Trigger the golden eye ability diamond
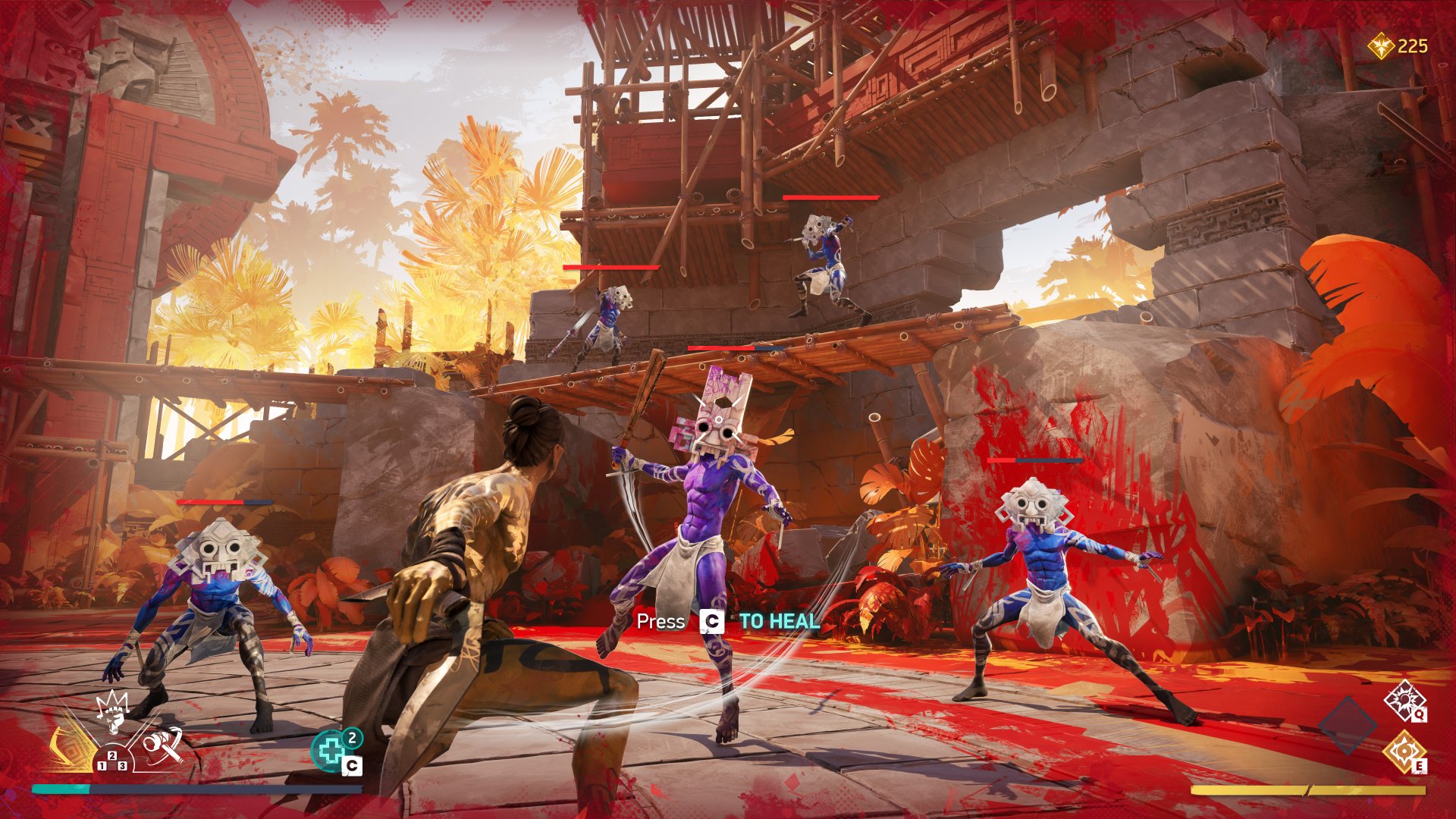Image resolution: width=1456 pixels, height=819 pixels. point(1404,751)
